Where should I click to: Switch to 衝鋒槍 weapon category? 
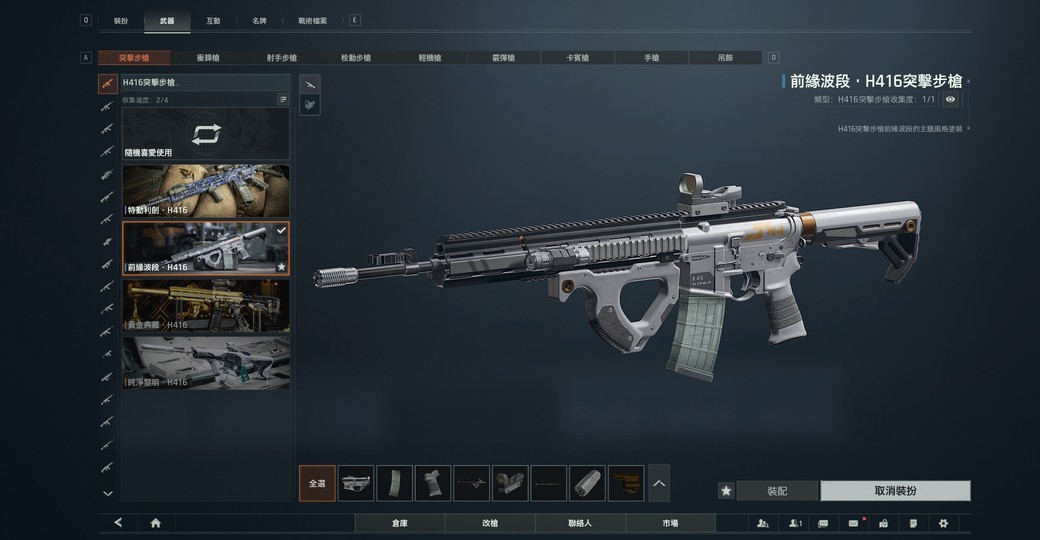pyautogui.click(x=208, y=58)
